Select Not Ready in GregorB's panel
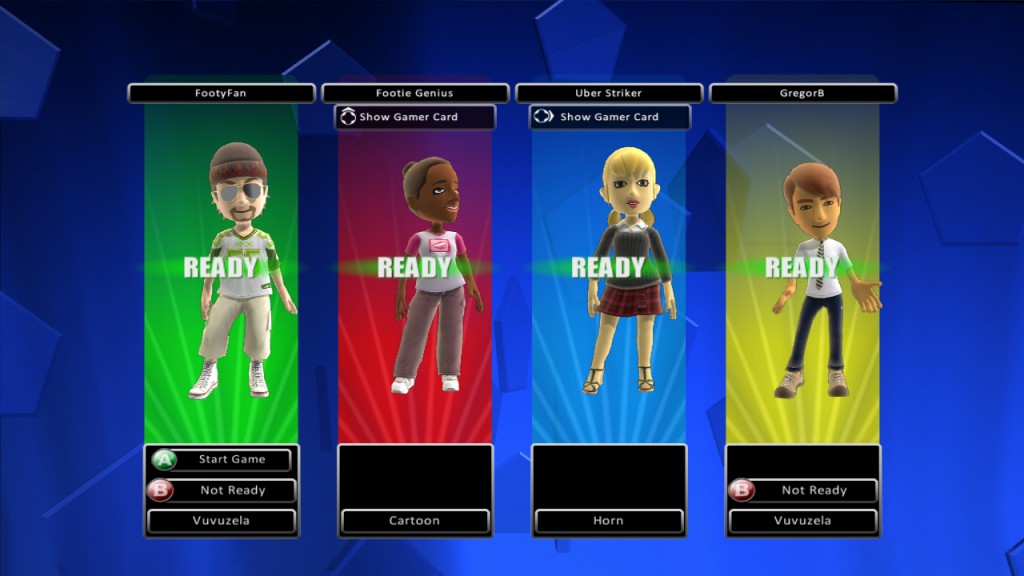The width and height of the screenshot is (1024, 576). pos(804,491)
